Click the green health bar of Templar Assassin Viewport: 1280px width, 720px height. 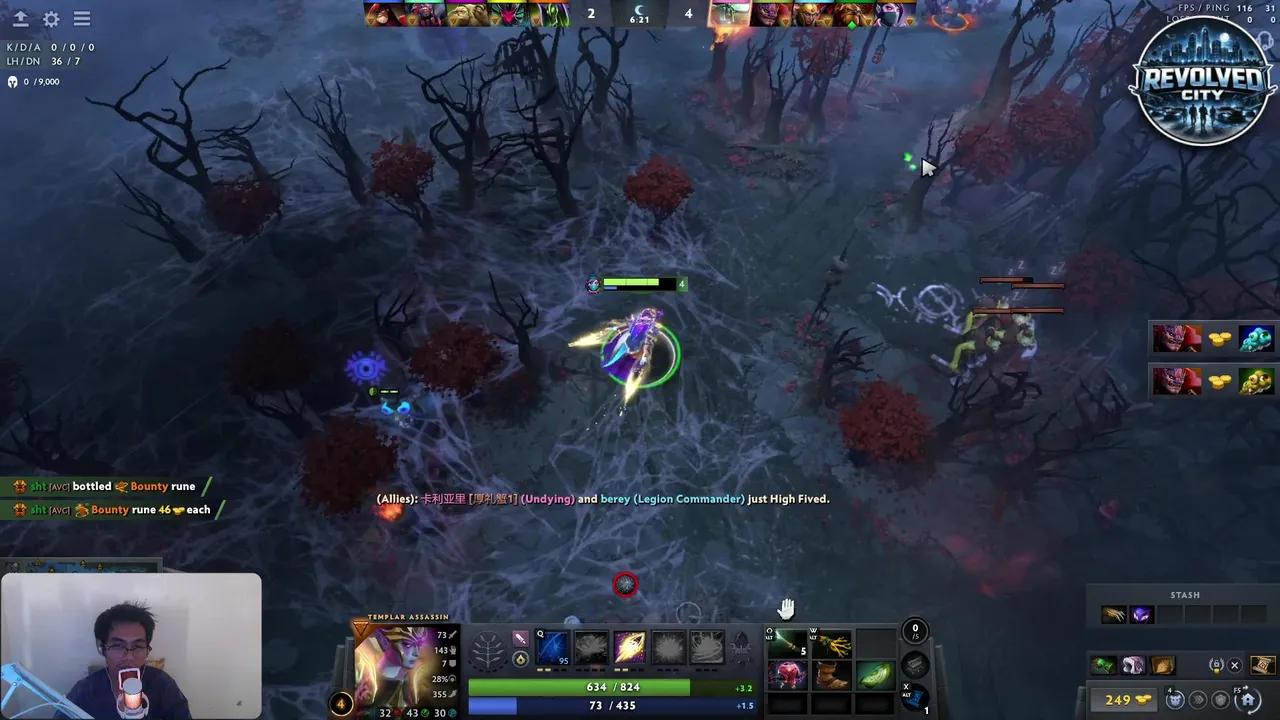click(x=580, y=687)
